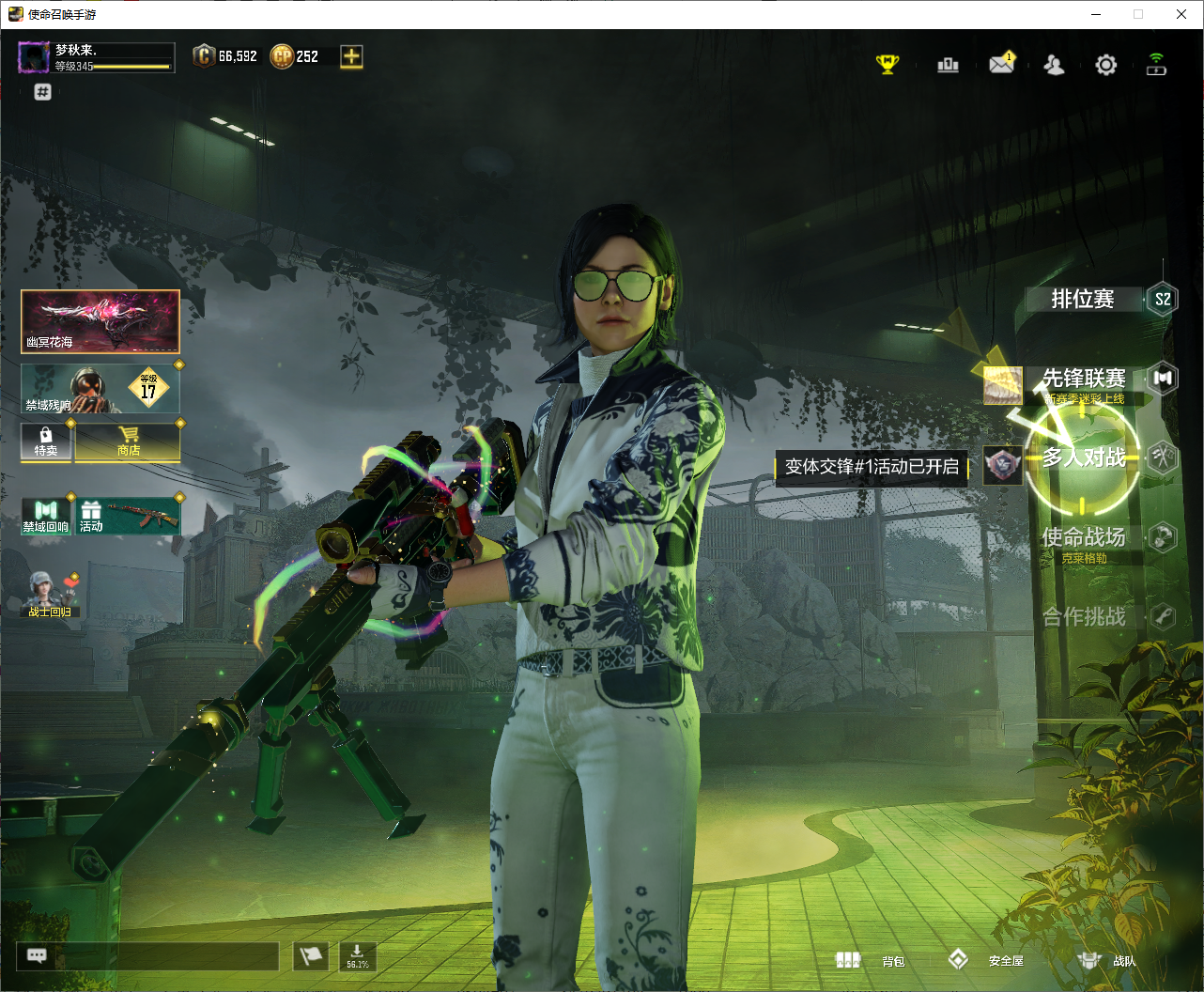
Task: Open the 排位赛 ranked match mode
Action: [x=1083, y=300]
